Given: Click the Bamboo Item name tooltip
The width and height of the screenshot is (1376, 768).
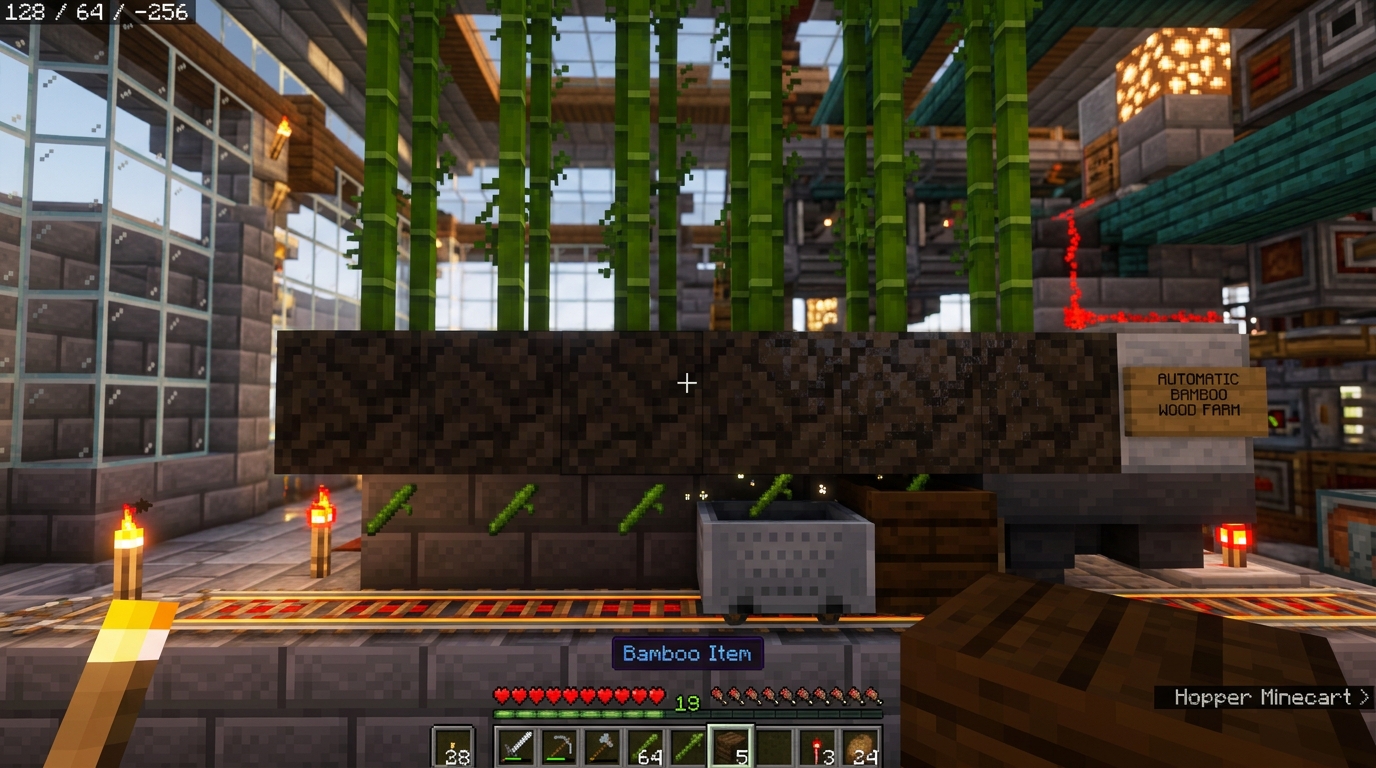Looking at the screenshot, I should tap(686, 653).
